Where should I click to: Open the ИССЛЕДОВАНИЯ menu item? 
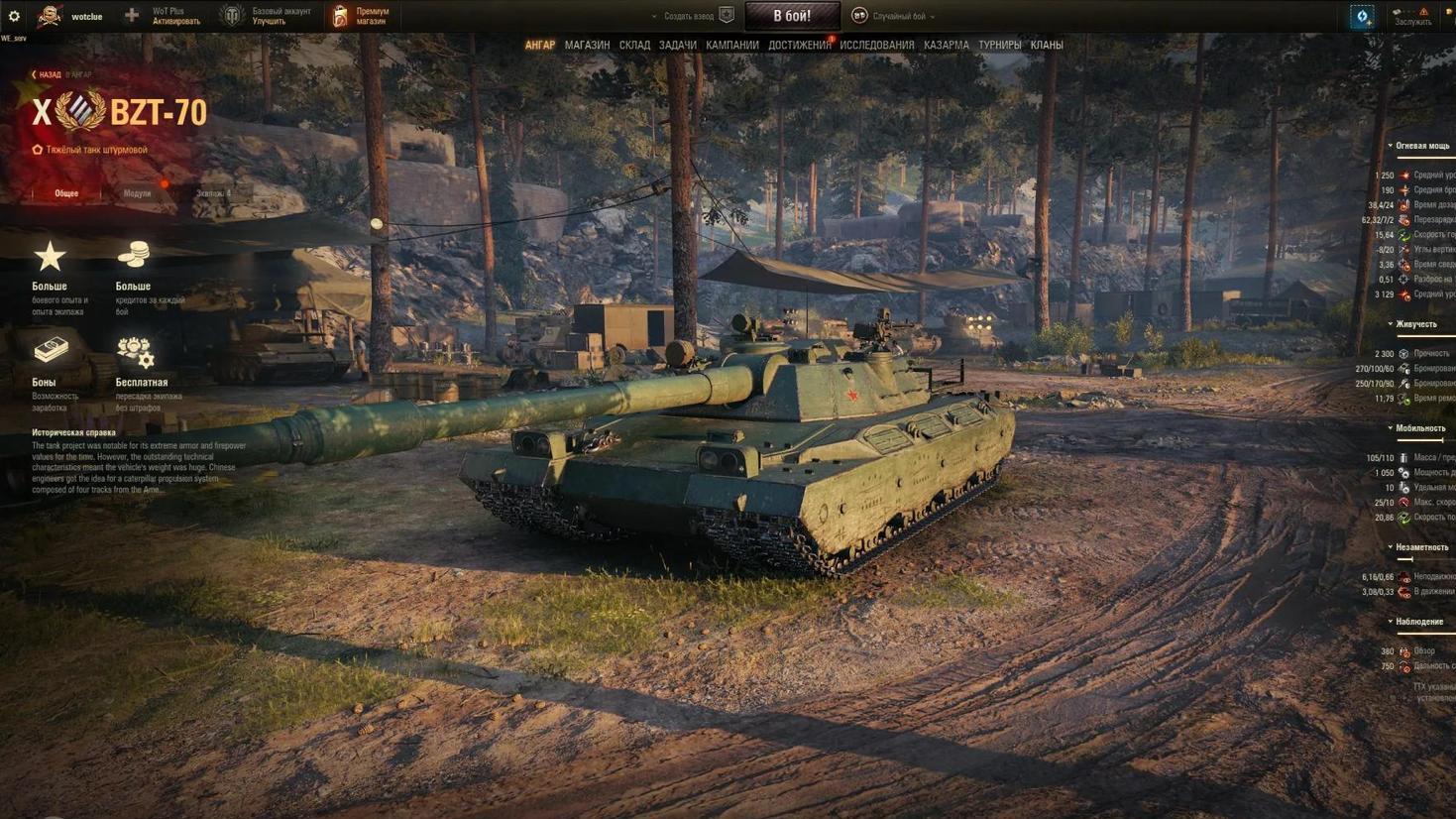click(x=878, y=45)
